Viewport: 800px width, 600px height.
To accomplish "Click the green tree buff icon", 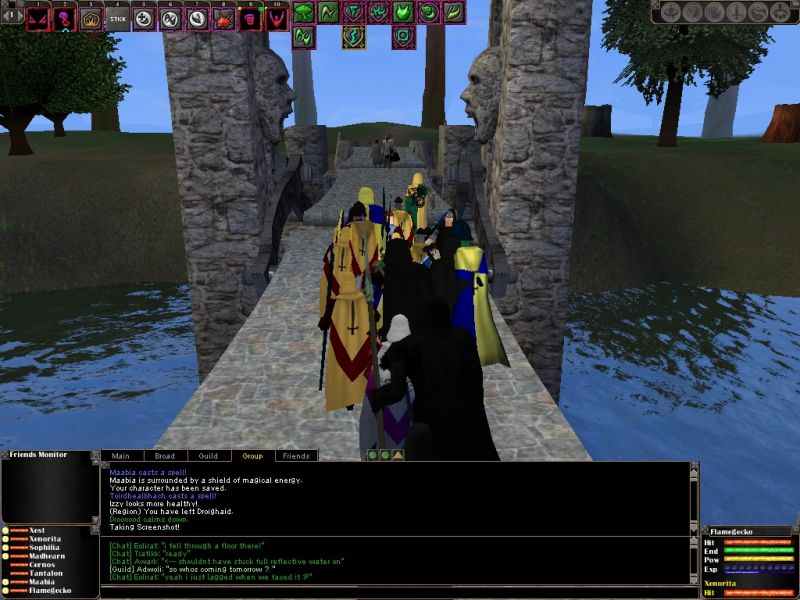I will [303, 12].
